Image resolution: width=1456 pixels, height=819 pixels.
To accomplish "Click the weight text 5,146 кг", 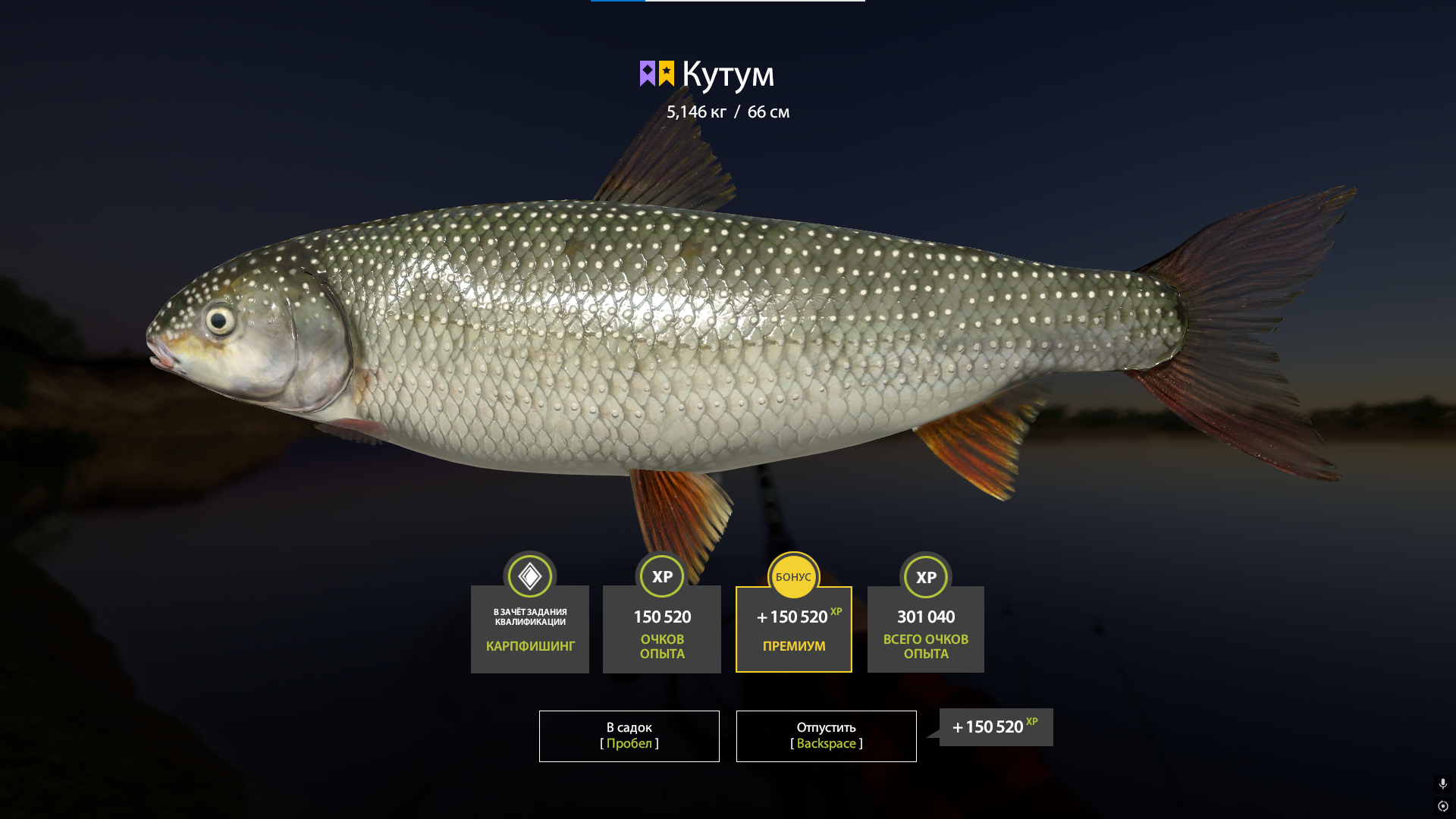I will tap(695, 111).
